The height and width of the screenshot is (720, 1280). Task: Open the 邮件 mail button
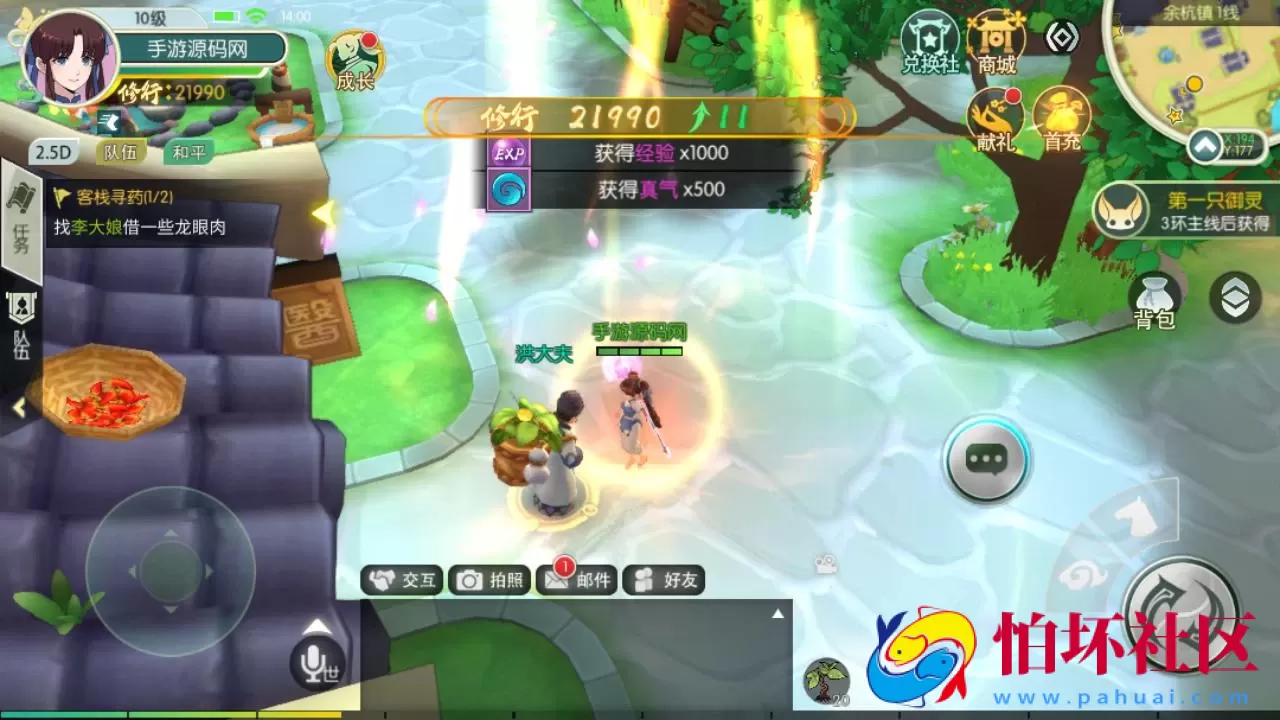coord(576,580)
